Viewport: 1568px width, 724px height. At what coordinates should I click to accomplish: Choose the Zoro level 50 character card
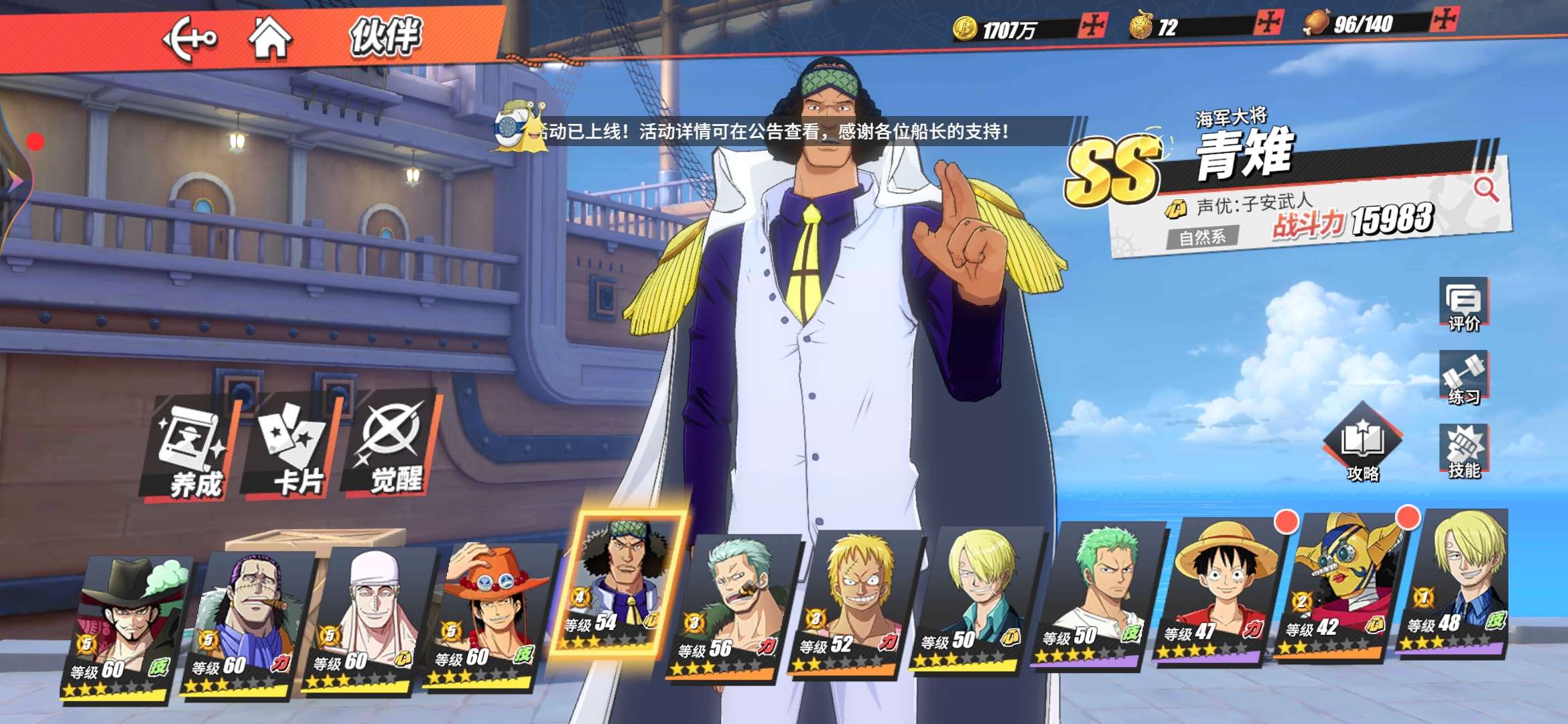pyautogui.click(x=1099, y=593)
